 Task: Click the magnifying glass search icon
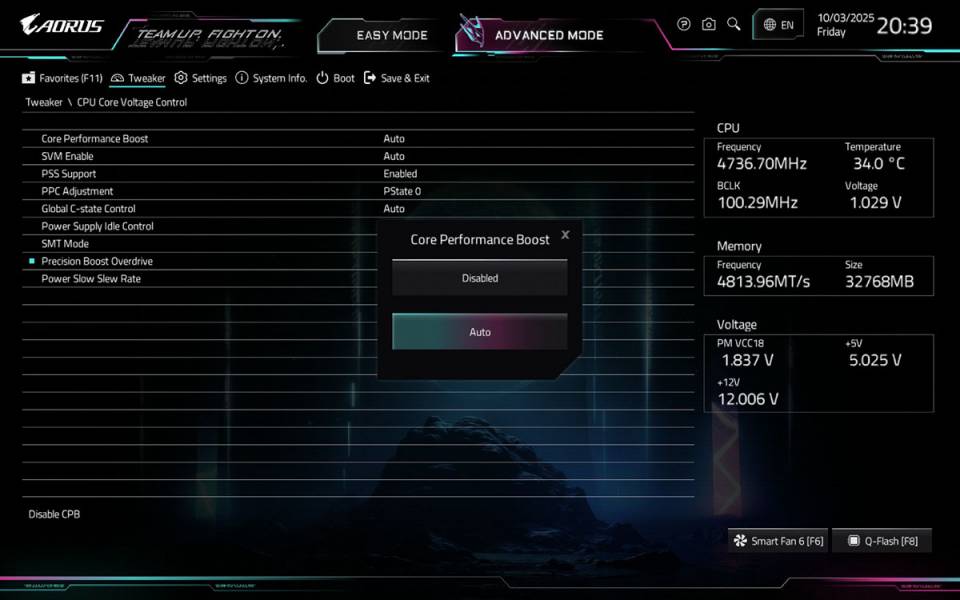click(734, 24)
